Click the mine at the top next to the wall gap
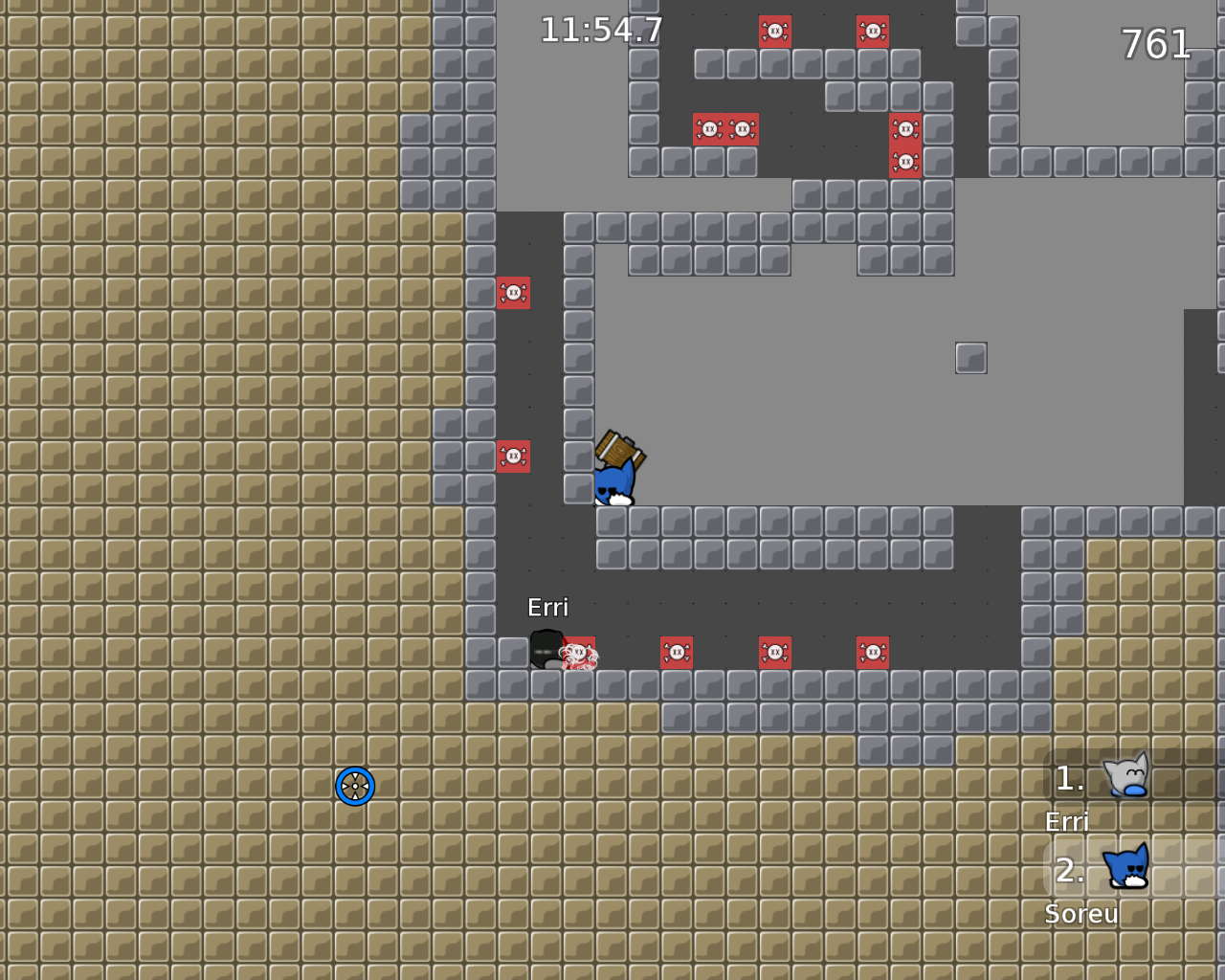The height and width of the screenshot is (980, 1225). [872, 31]
